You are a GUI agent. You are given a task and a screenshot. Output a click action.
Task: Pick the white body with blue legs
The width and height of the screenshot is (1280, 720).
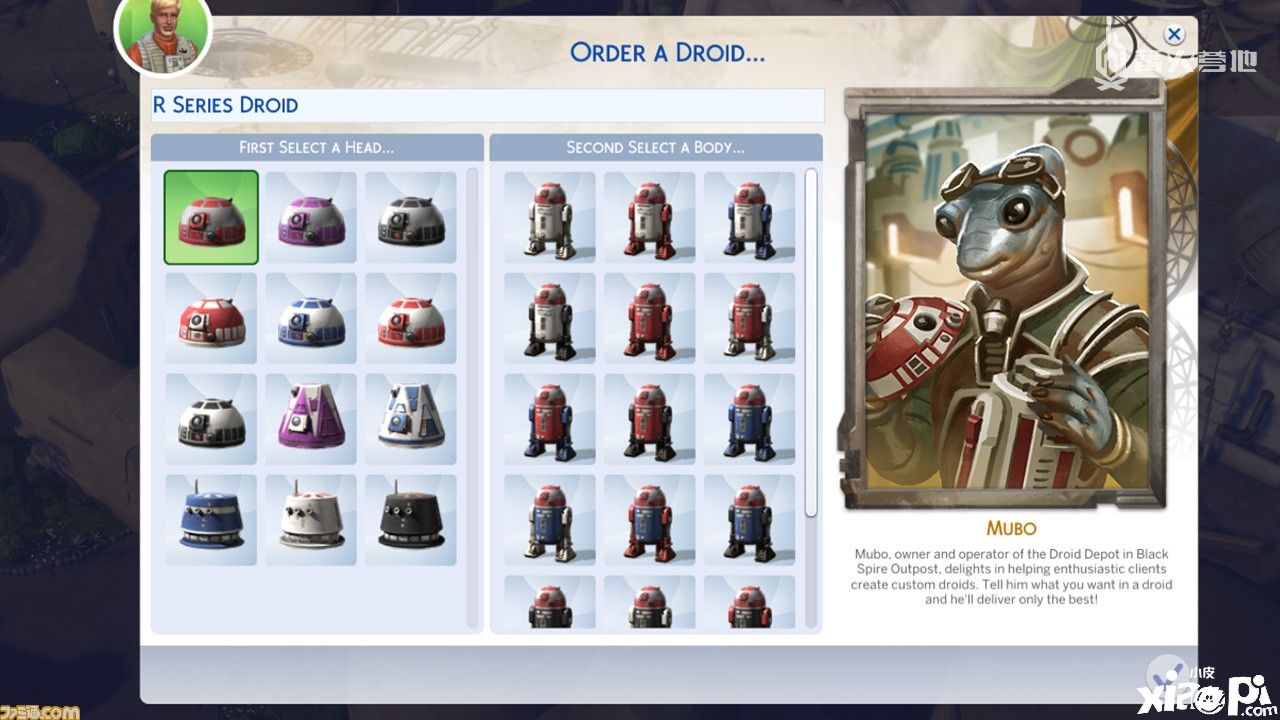coord(750,217)
